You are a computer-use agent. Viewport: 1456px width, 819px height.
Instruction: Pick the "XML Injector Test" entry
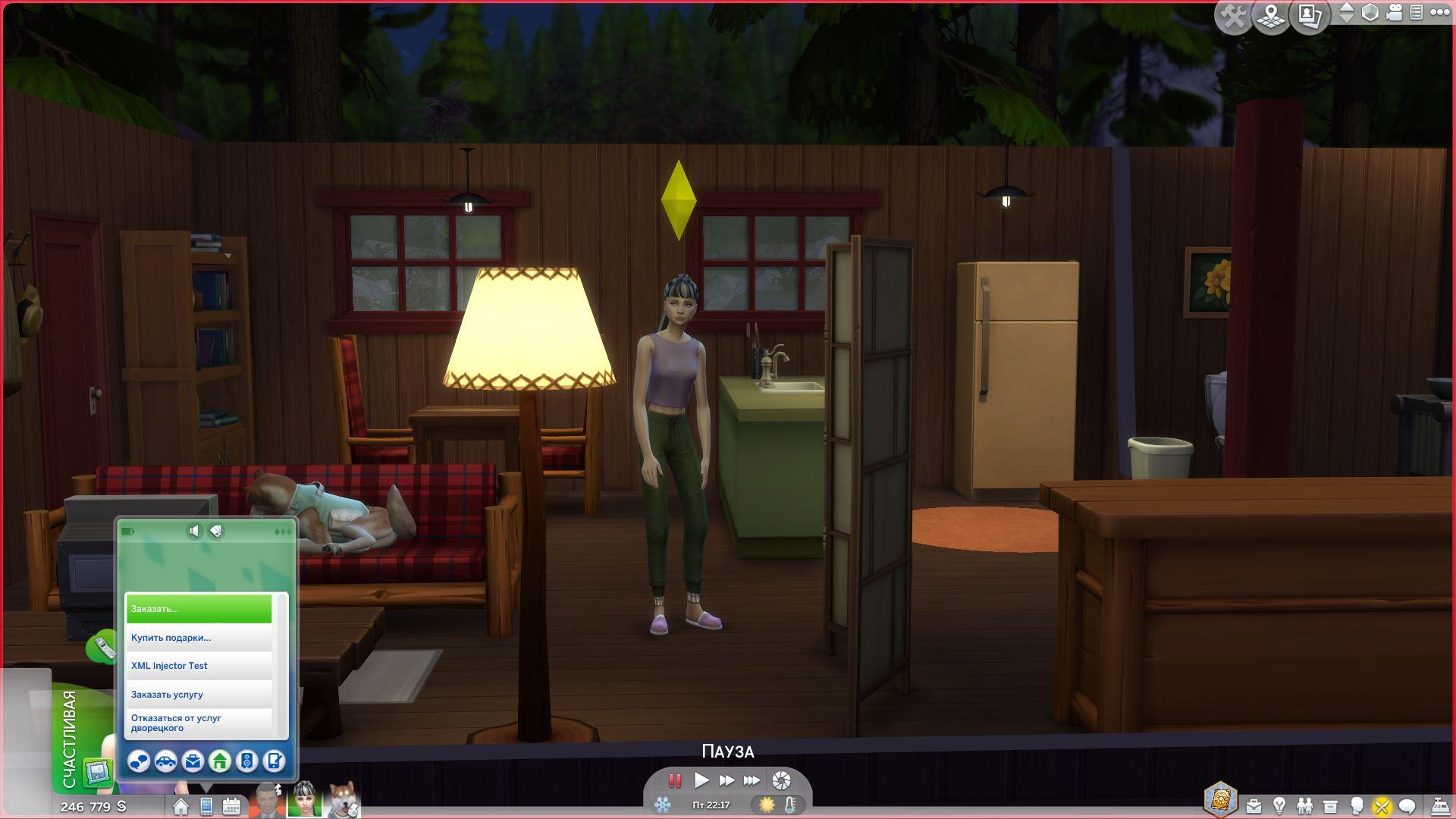[199, 666]
